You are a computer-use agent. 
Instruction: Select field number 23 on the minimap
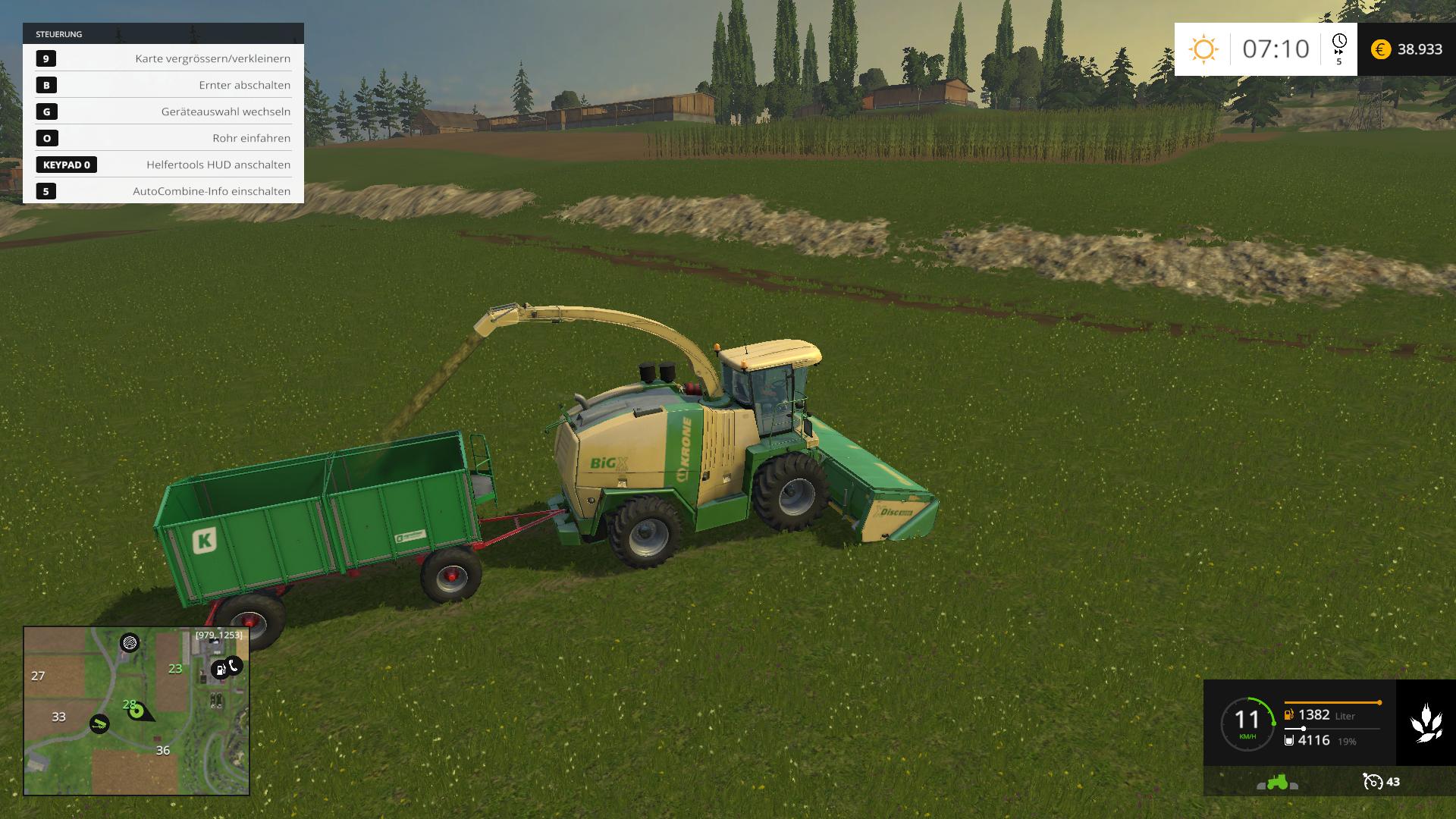point(175,669)
